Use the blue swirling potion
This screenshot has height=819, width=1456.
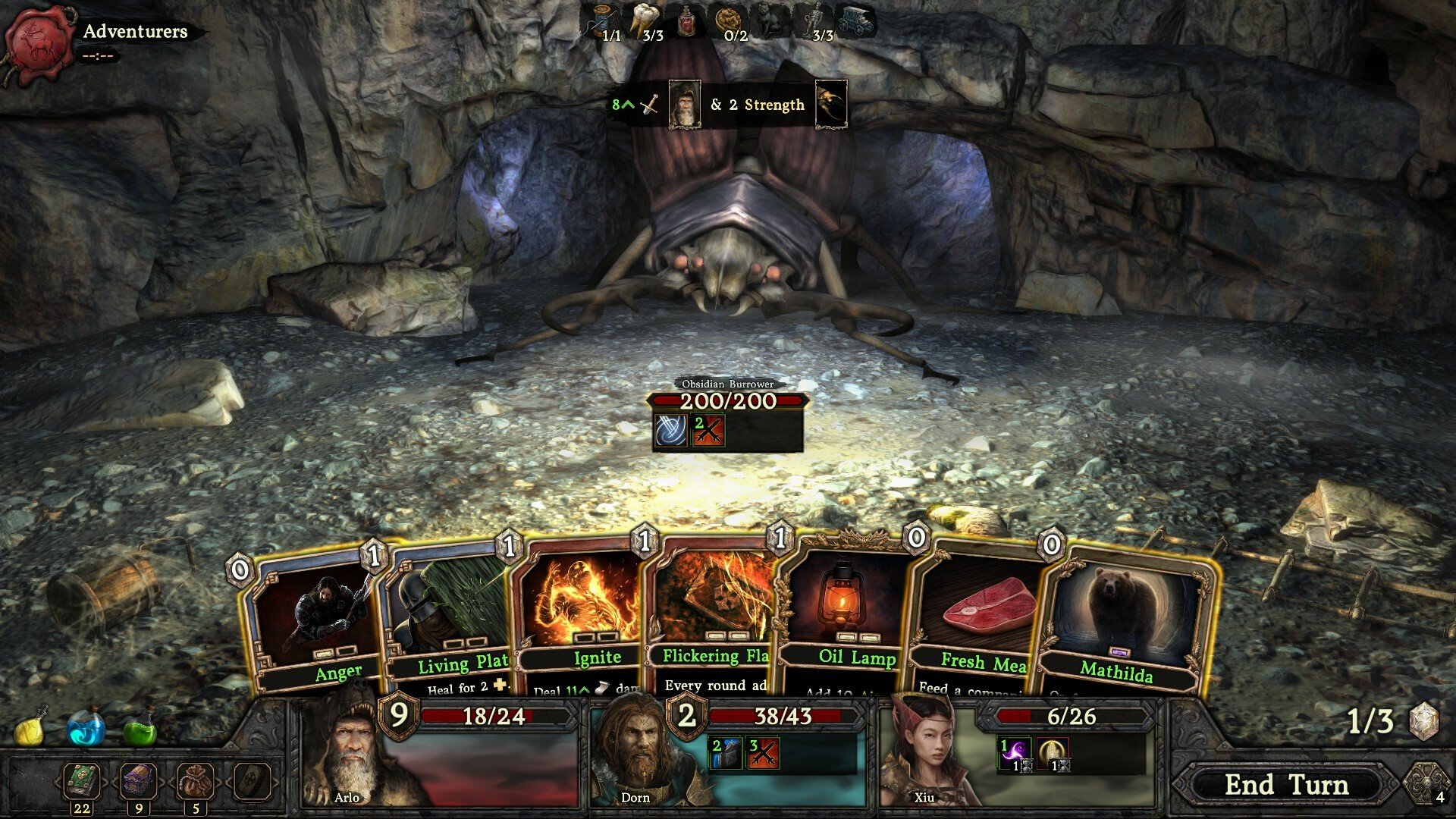point(86,728)
